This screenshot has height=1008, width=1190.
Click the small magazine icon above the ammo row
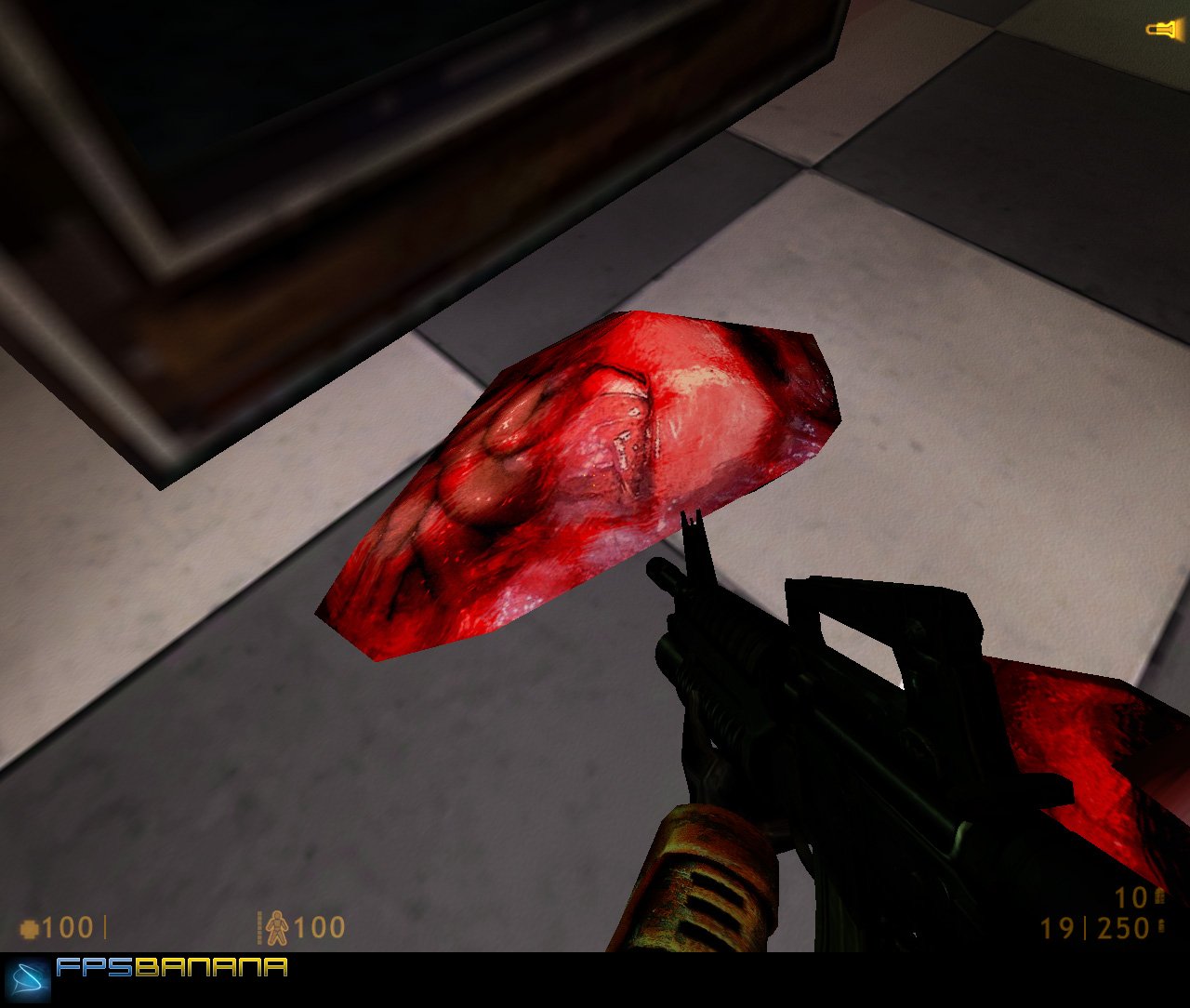tap(1158, 897)
